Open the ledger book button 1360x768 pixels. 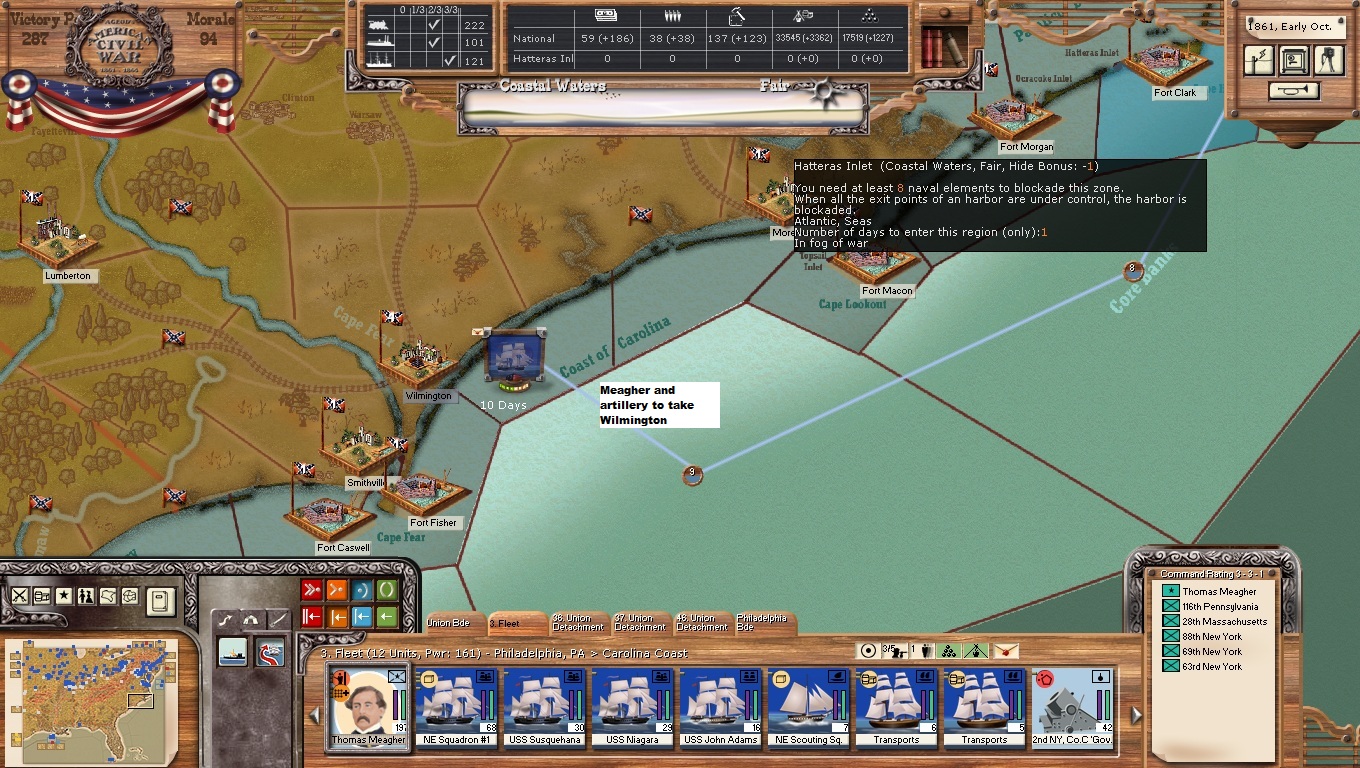(160, 601)
